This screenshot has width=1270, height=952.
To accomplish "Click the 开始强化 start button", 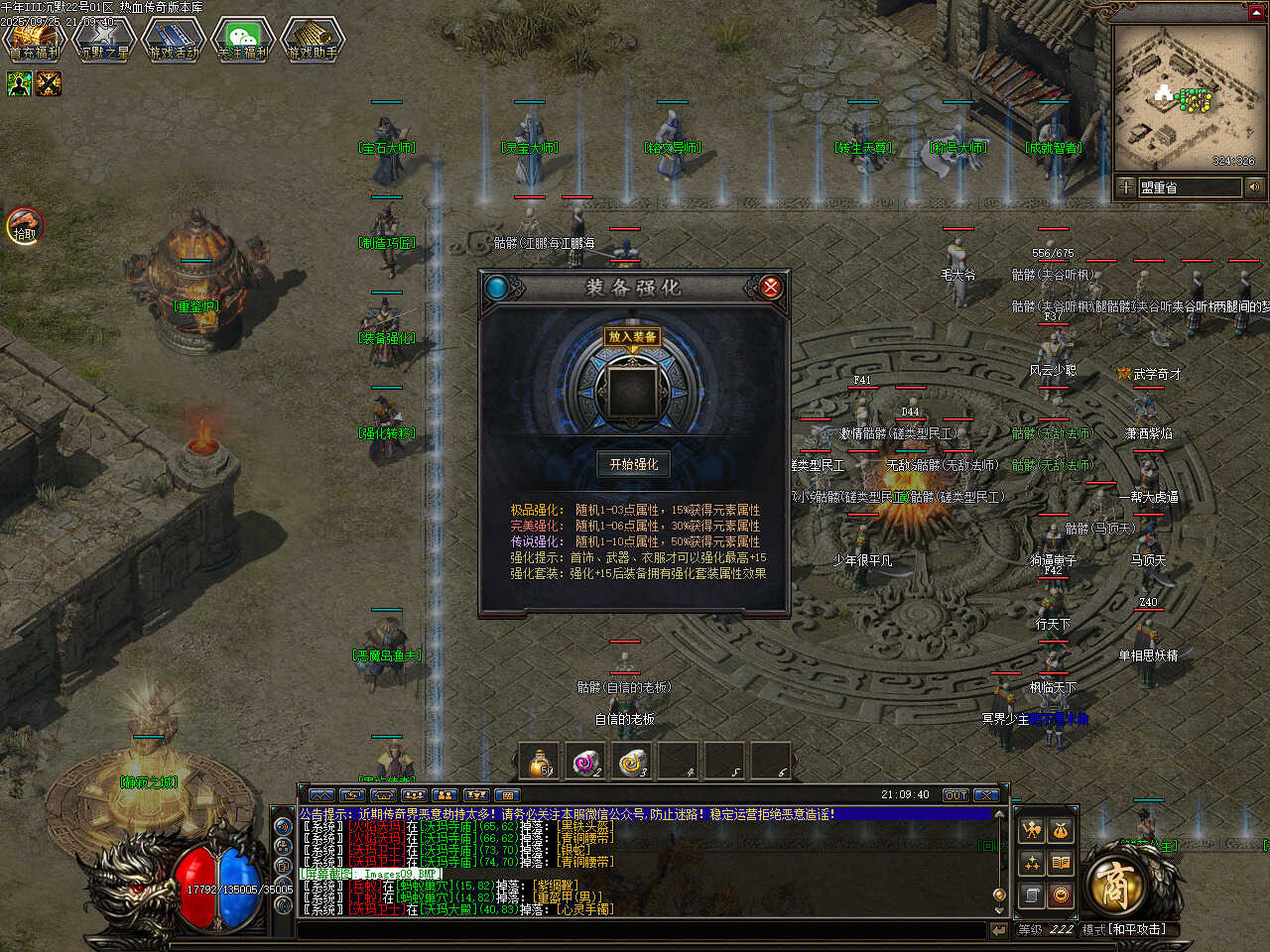I will click(633, 464).
